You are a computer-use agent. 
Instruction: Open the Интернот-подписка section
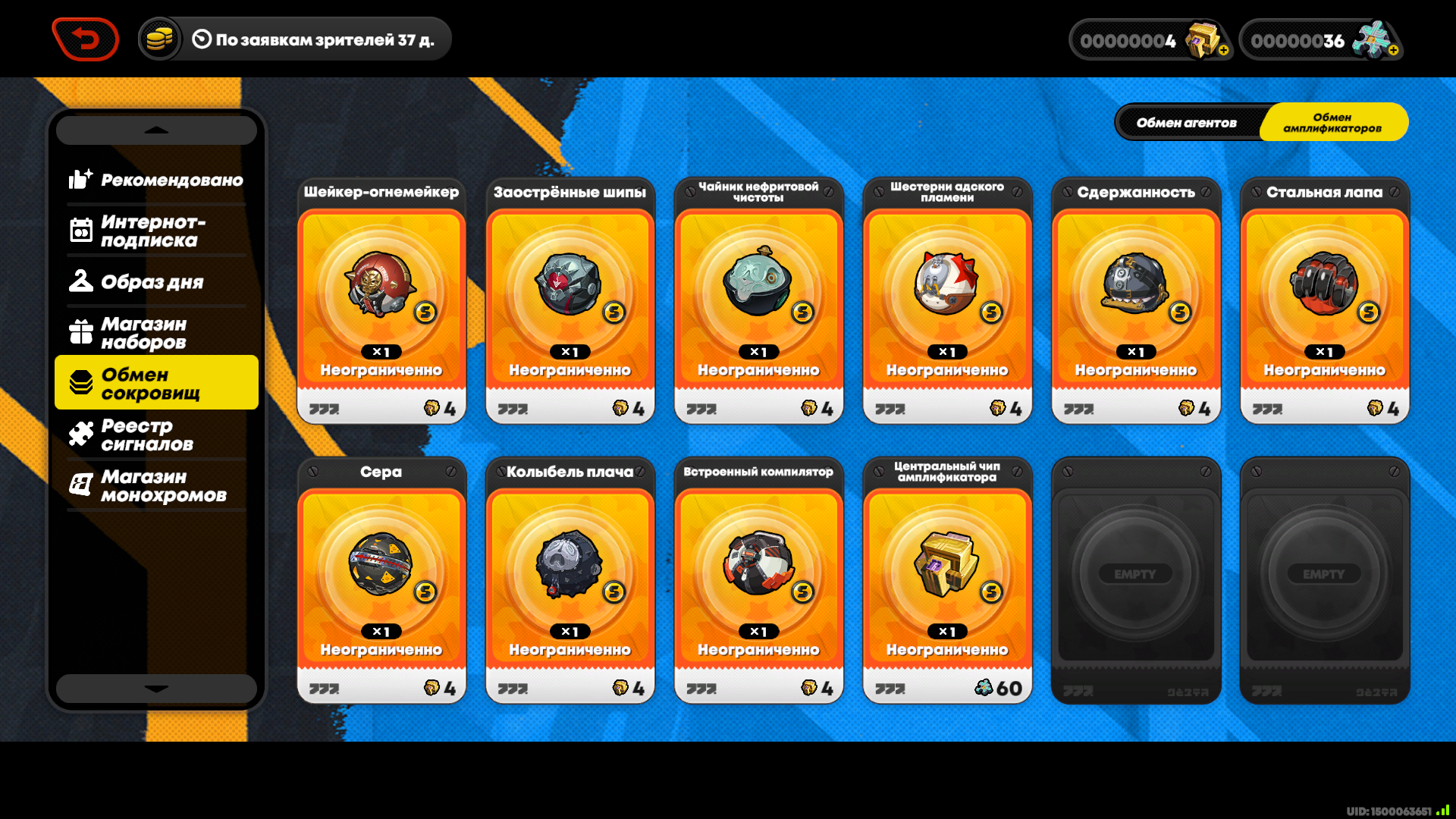pyautogui.click(x=156, y=231)
